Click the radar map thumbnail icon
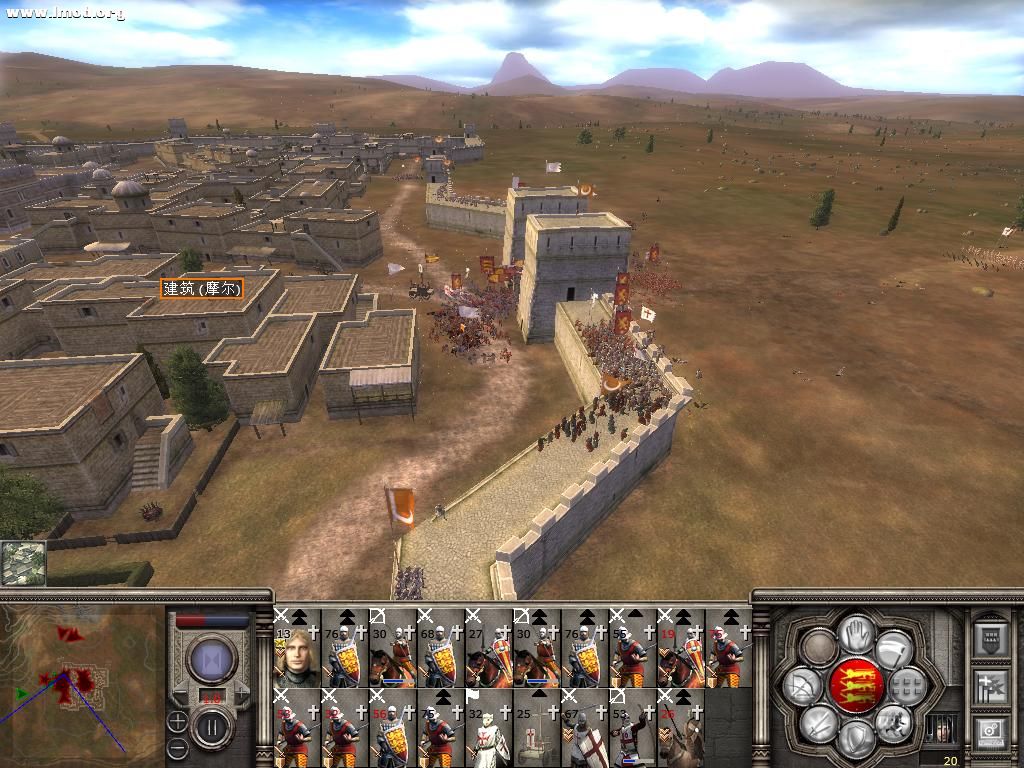Viewport: 1024px width, 768px height. tap(23, 563)
